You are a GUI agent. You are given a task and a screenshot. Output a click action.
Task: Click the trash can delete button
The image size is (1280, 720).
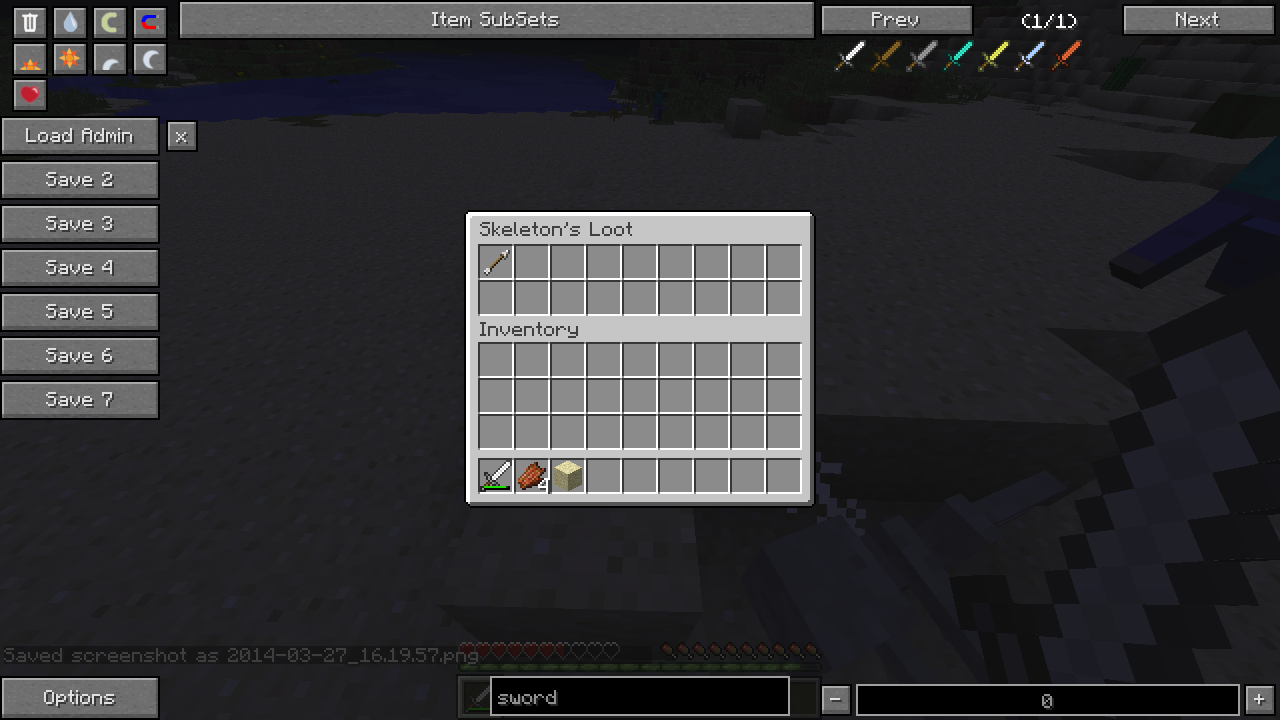pyautogui.click(x=30, y=23)
